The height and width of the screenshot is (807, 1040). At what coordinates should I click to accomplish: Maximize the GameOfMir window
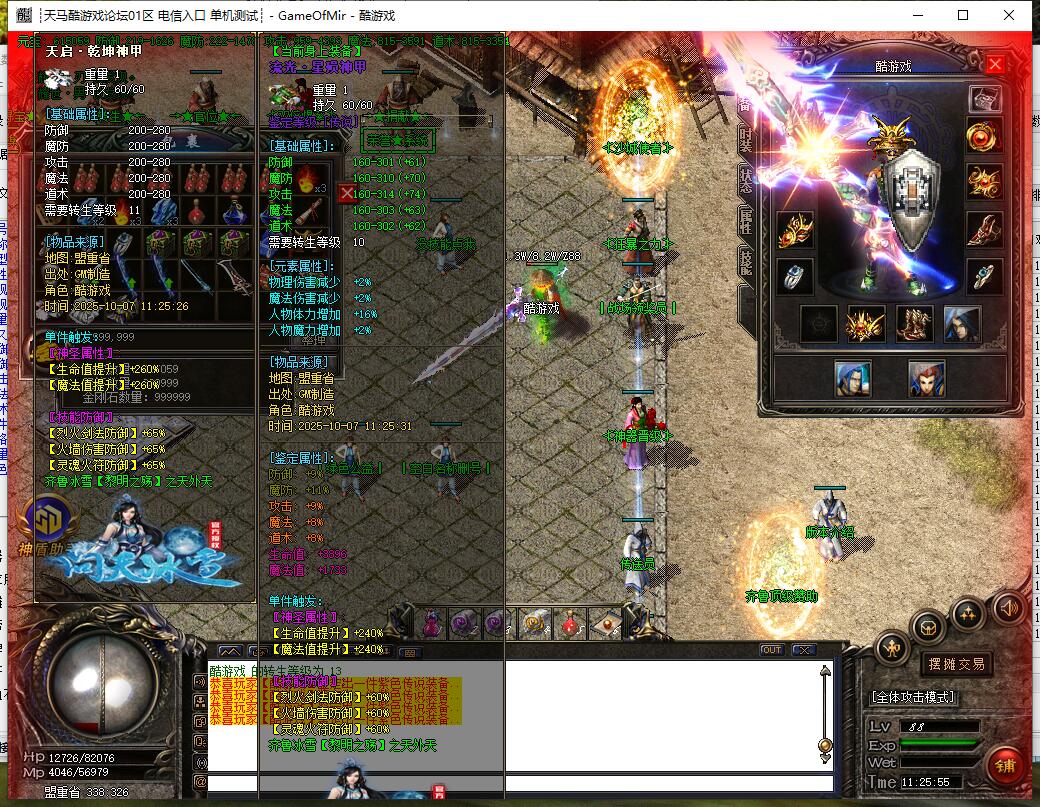(x=963, y=15)
